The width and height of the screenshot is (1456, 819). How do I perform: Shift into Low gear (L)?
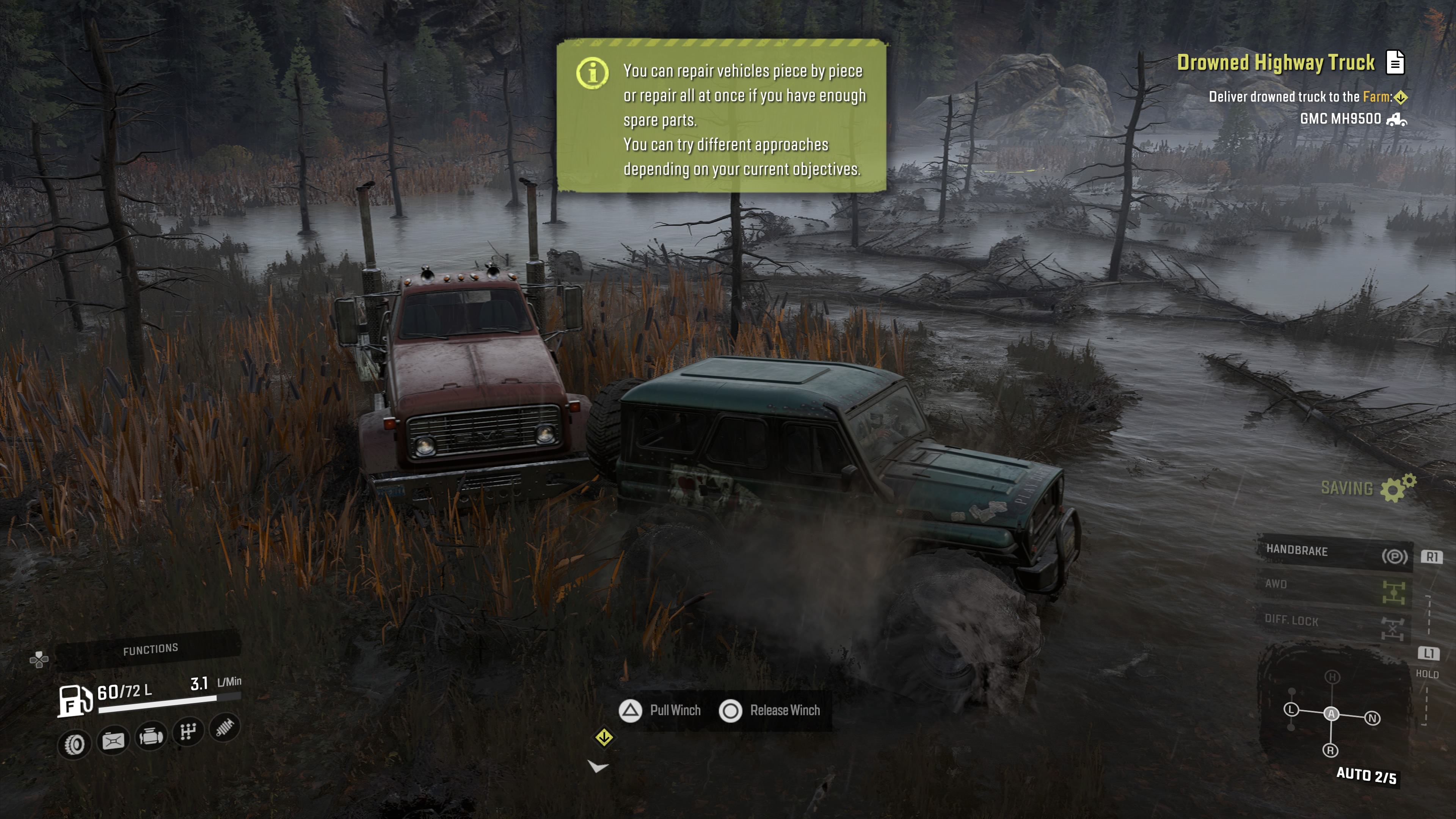point(1291,709)
